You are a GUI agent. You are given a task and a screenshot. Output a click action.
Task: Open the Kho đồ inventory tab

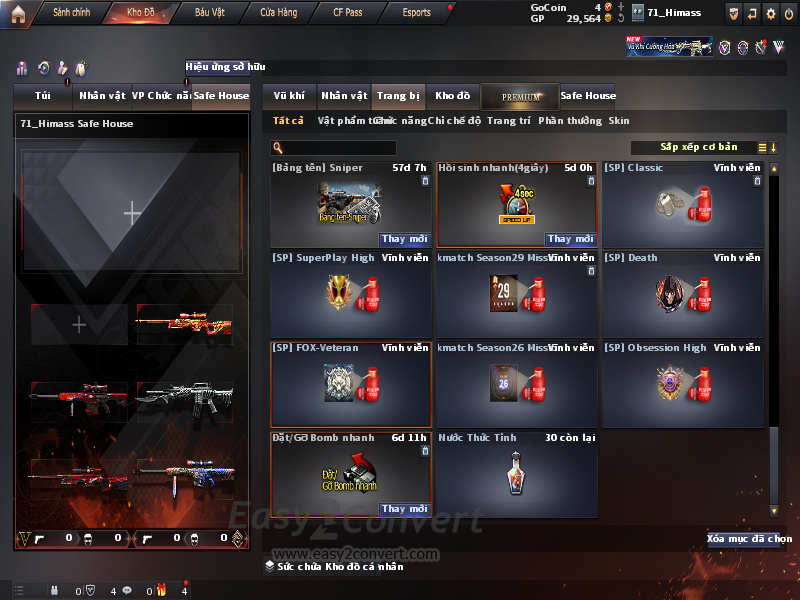pos(452,96)
